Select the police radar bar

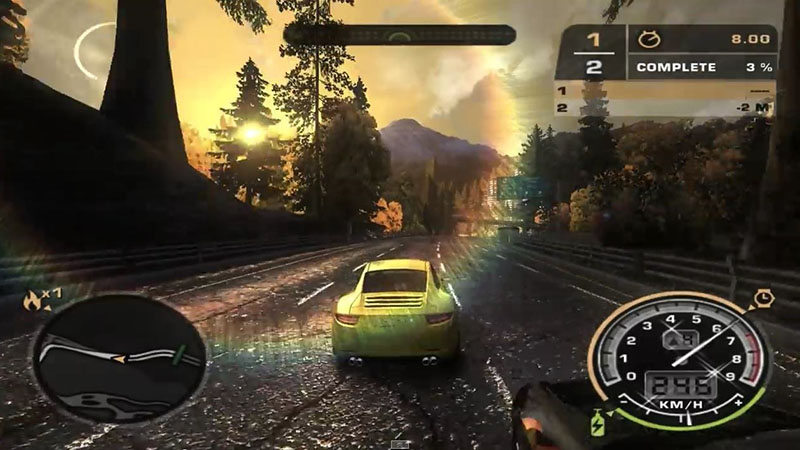(x=399, y=35)
